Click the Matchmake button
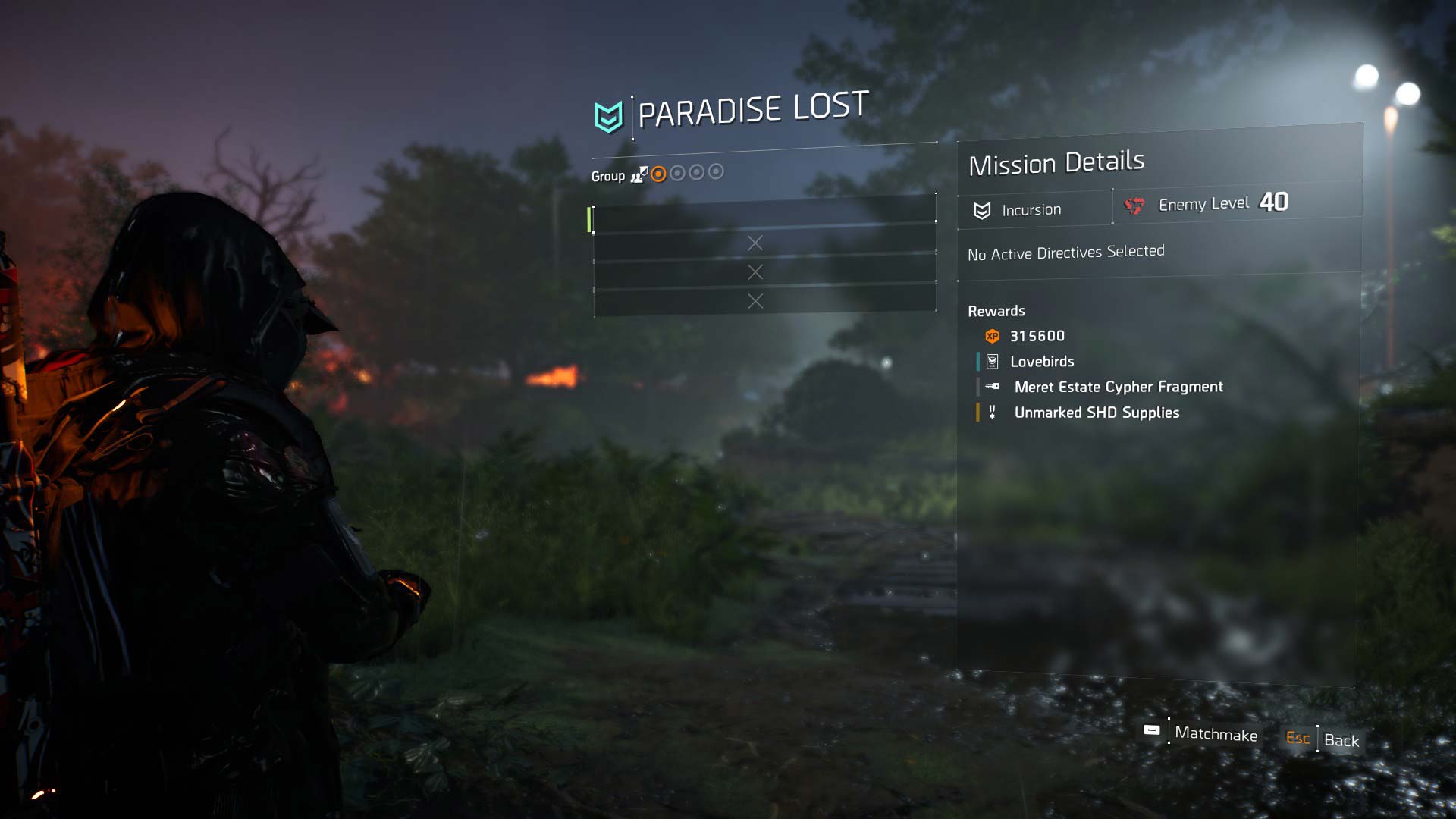The width and height of the screenshot is (1456, 819). [x=1215, y=734]
